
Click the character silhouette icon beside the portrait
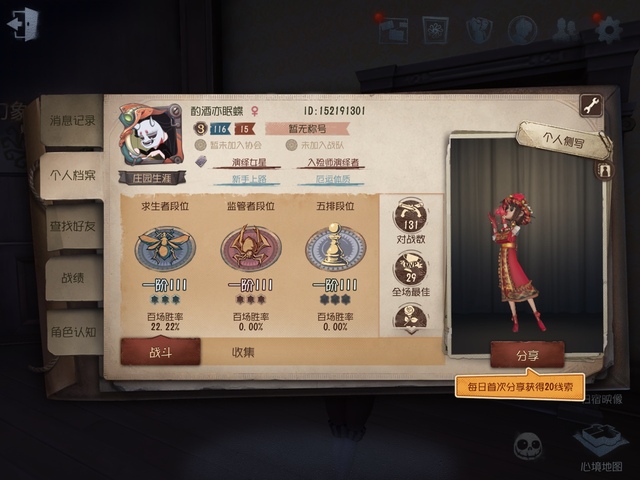pyautogui.click(x=605, y=171)
